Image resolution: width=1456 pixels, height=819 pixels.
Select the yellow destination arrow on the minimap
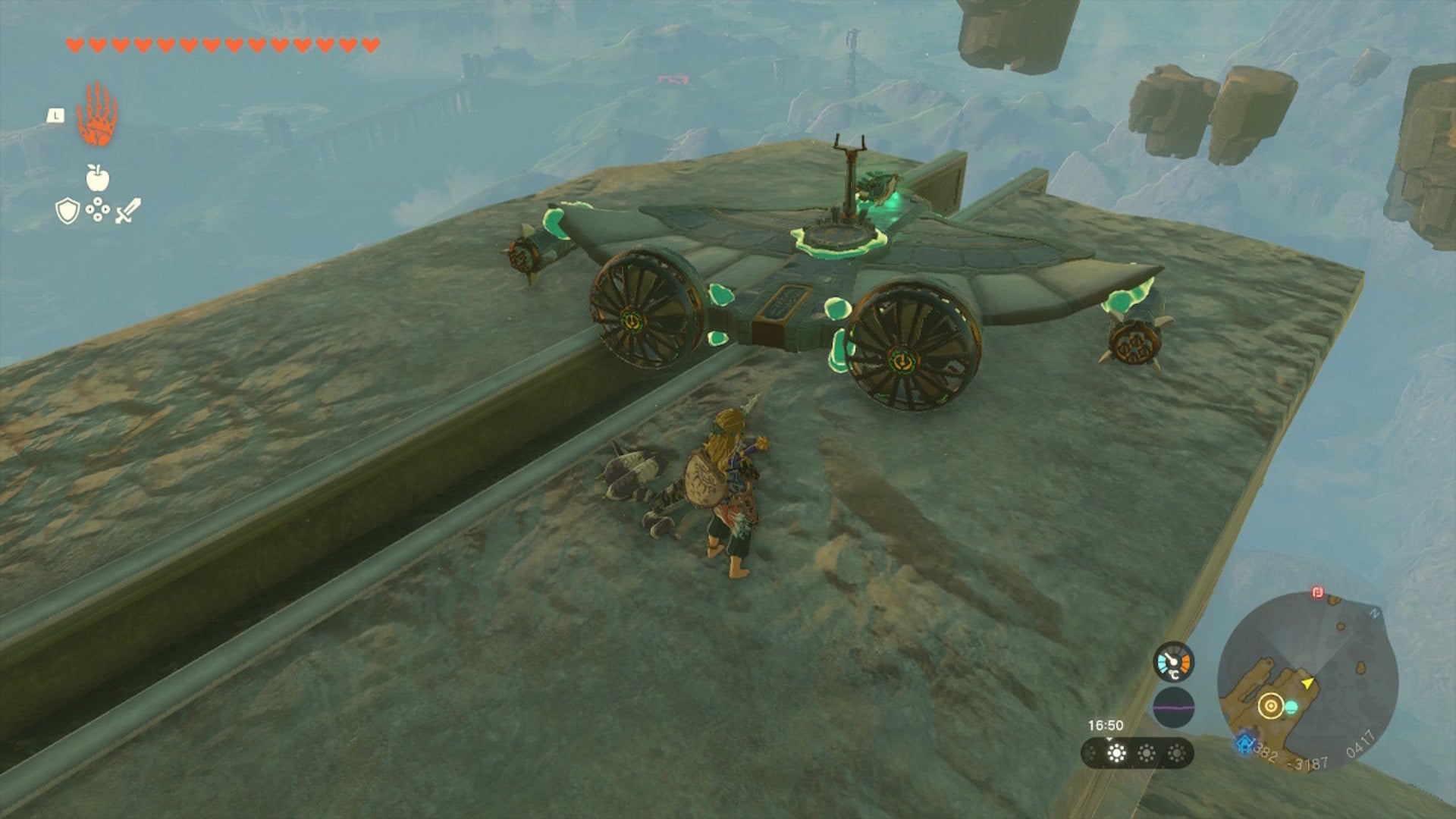coord(1307,684)
